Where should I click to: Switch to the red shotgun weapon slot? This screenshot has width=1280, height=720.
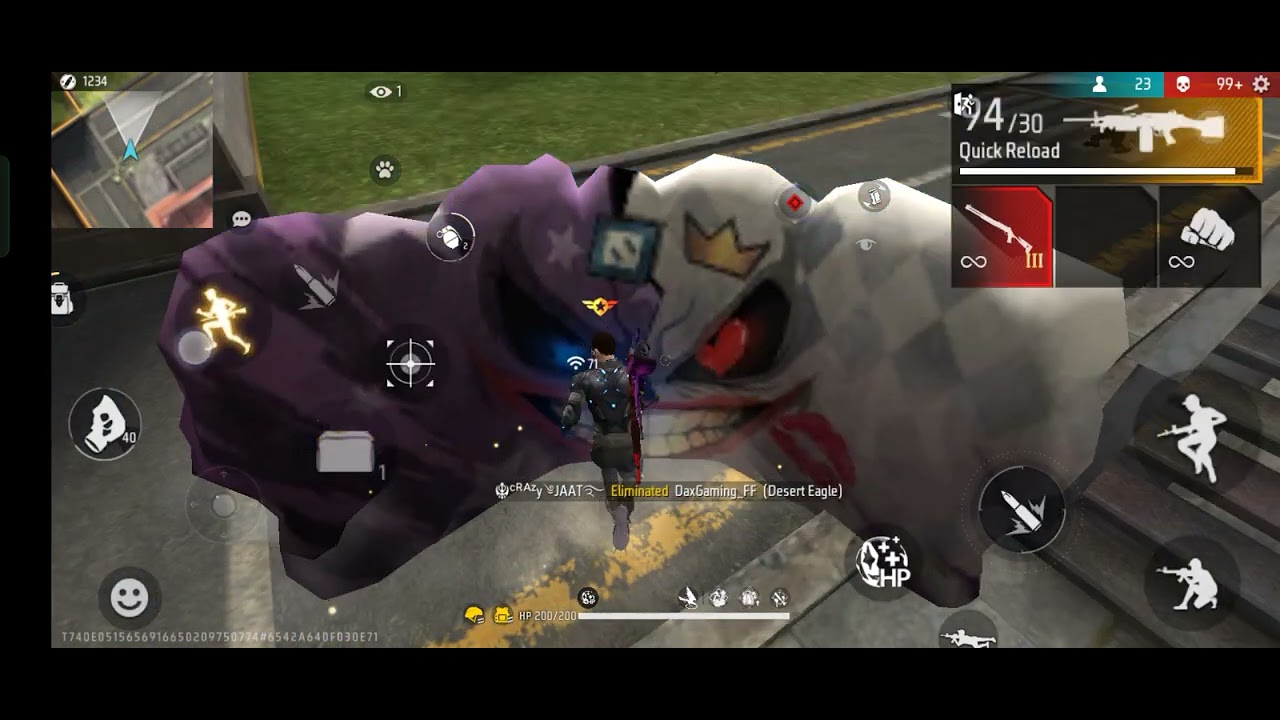click(x=1002, y=239)
